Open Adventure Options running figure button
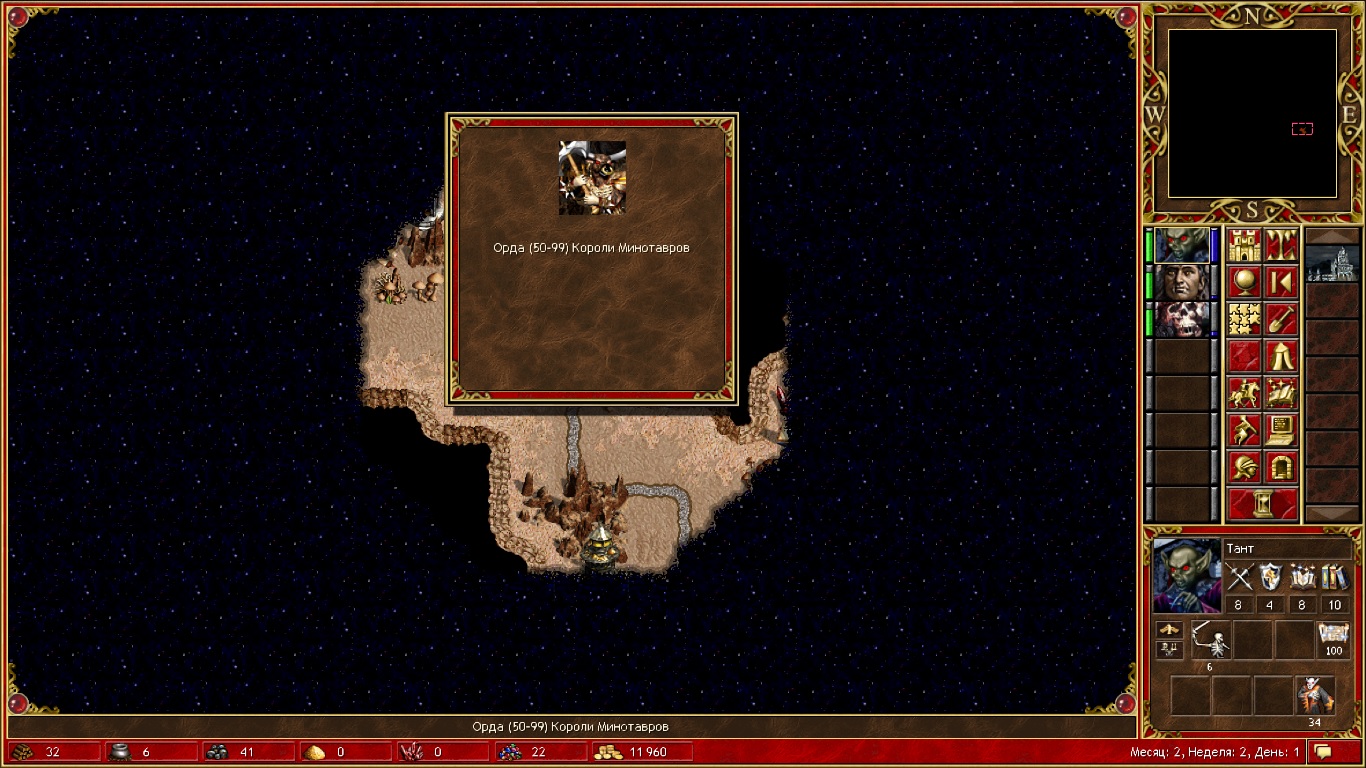1366x768 pixels. click(x=1244, y=430)
